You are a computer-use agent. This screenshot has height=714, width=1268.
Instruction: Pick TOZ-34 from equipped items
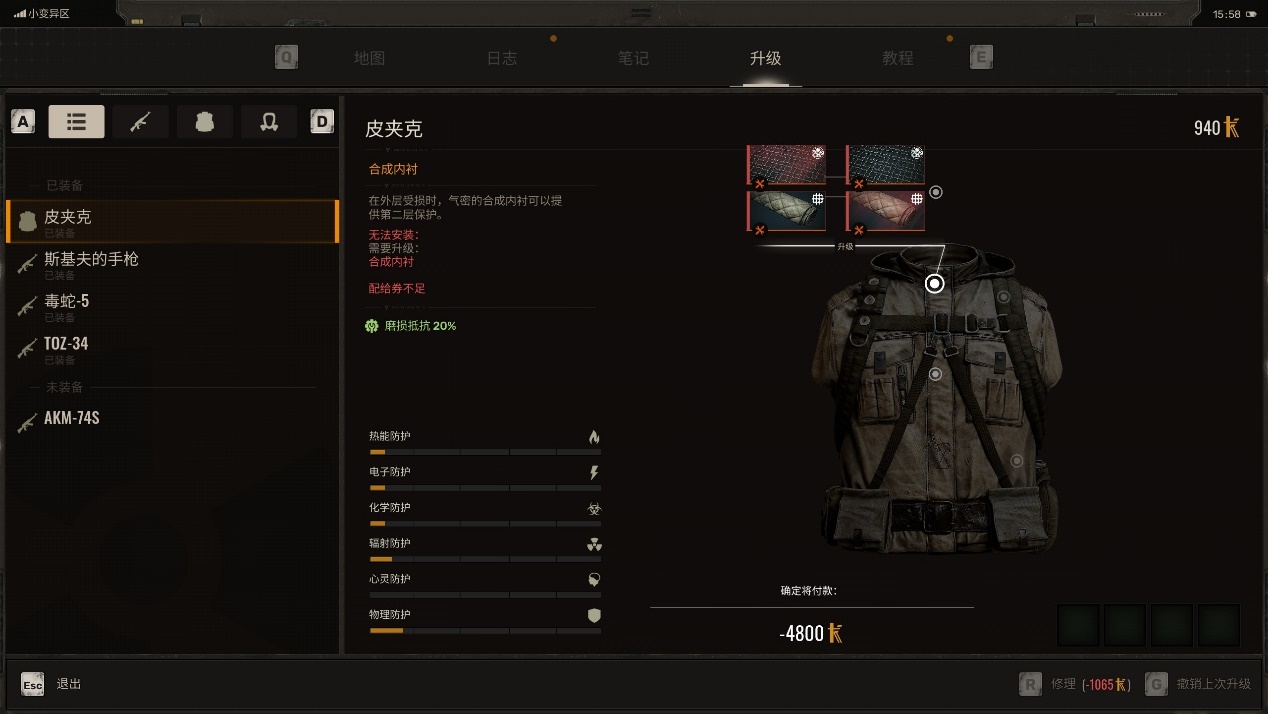coord(170,347)
